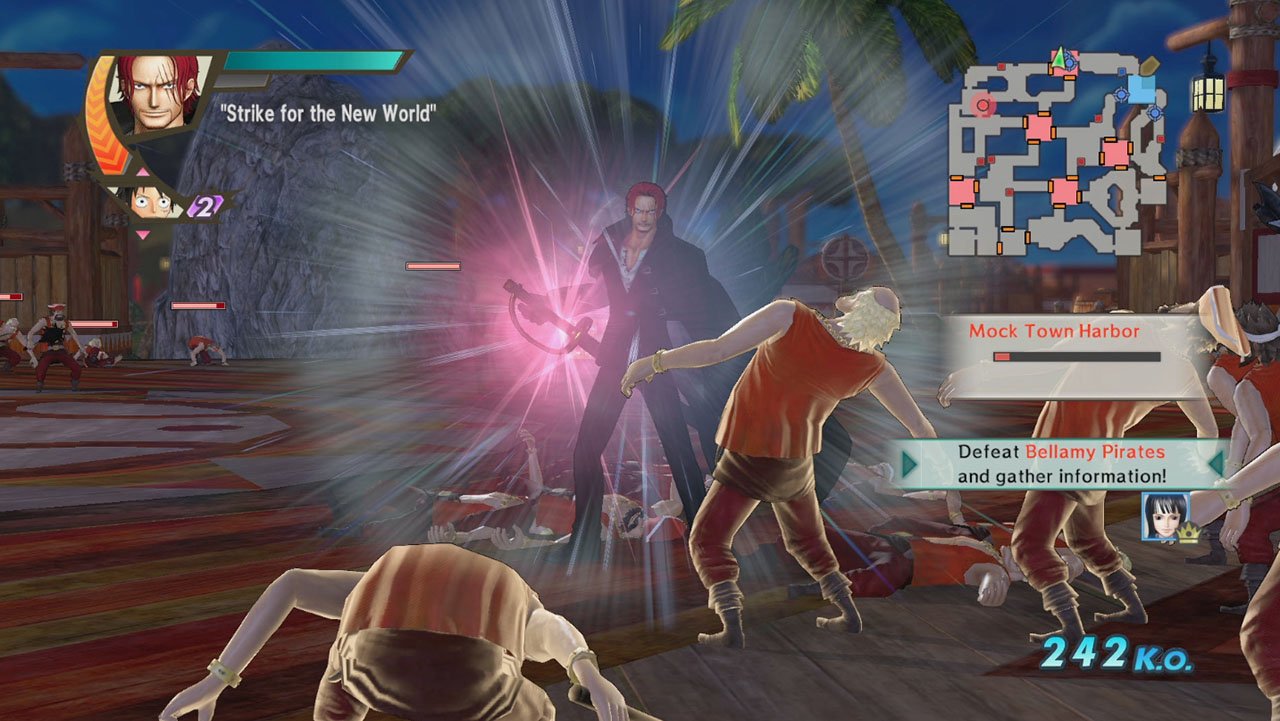Select the Luffy partner portrait

click(x=156, y=201)
